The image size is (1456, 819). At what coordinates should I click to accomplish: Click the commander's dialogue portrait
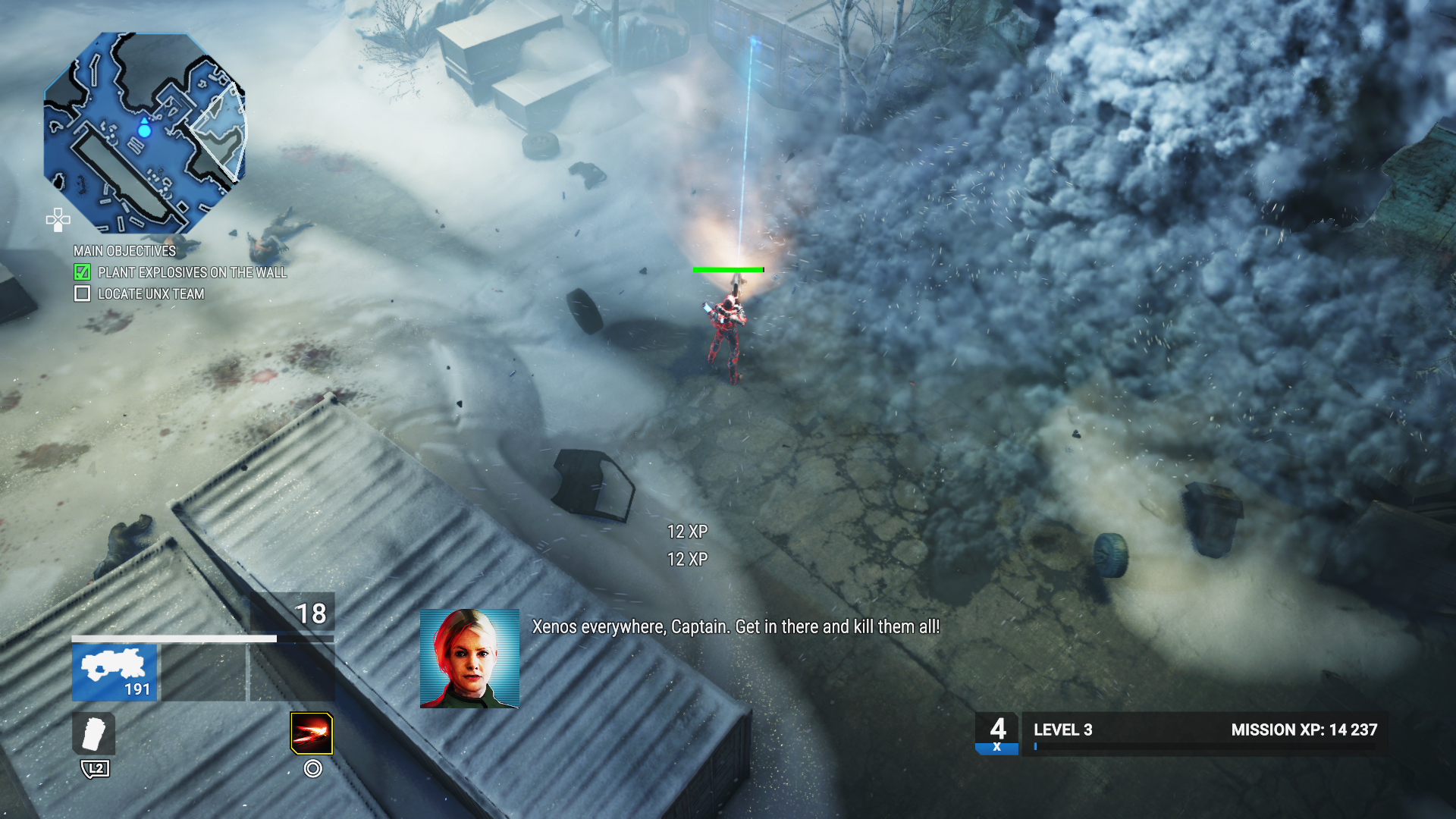point(469,658)
